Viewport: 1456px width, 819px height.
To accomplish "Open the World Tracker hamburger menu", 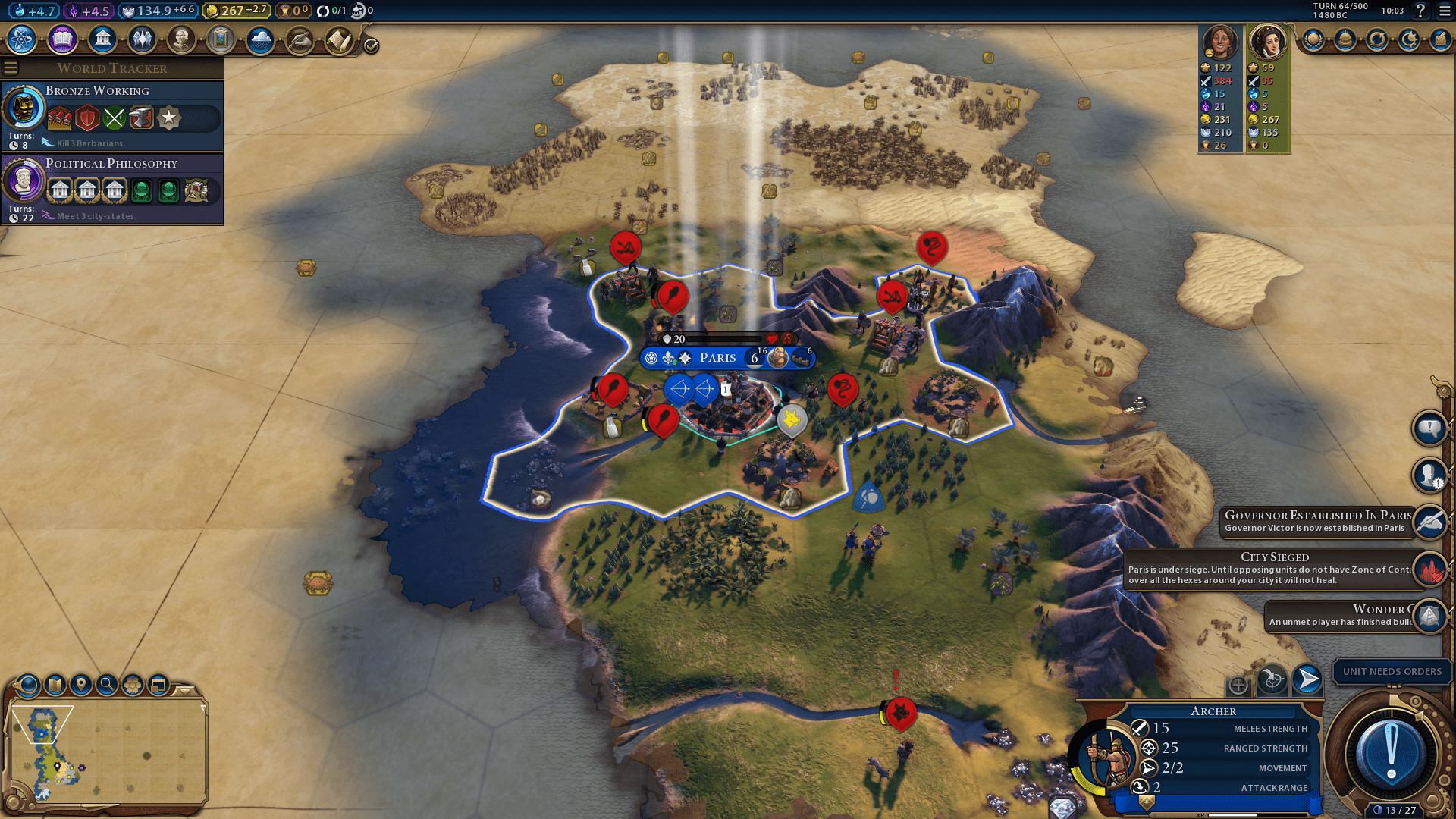I will [x=11, y=67].
